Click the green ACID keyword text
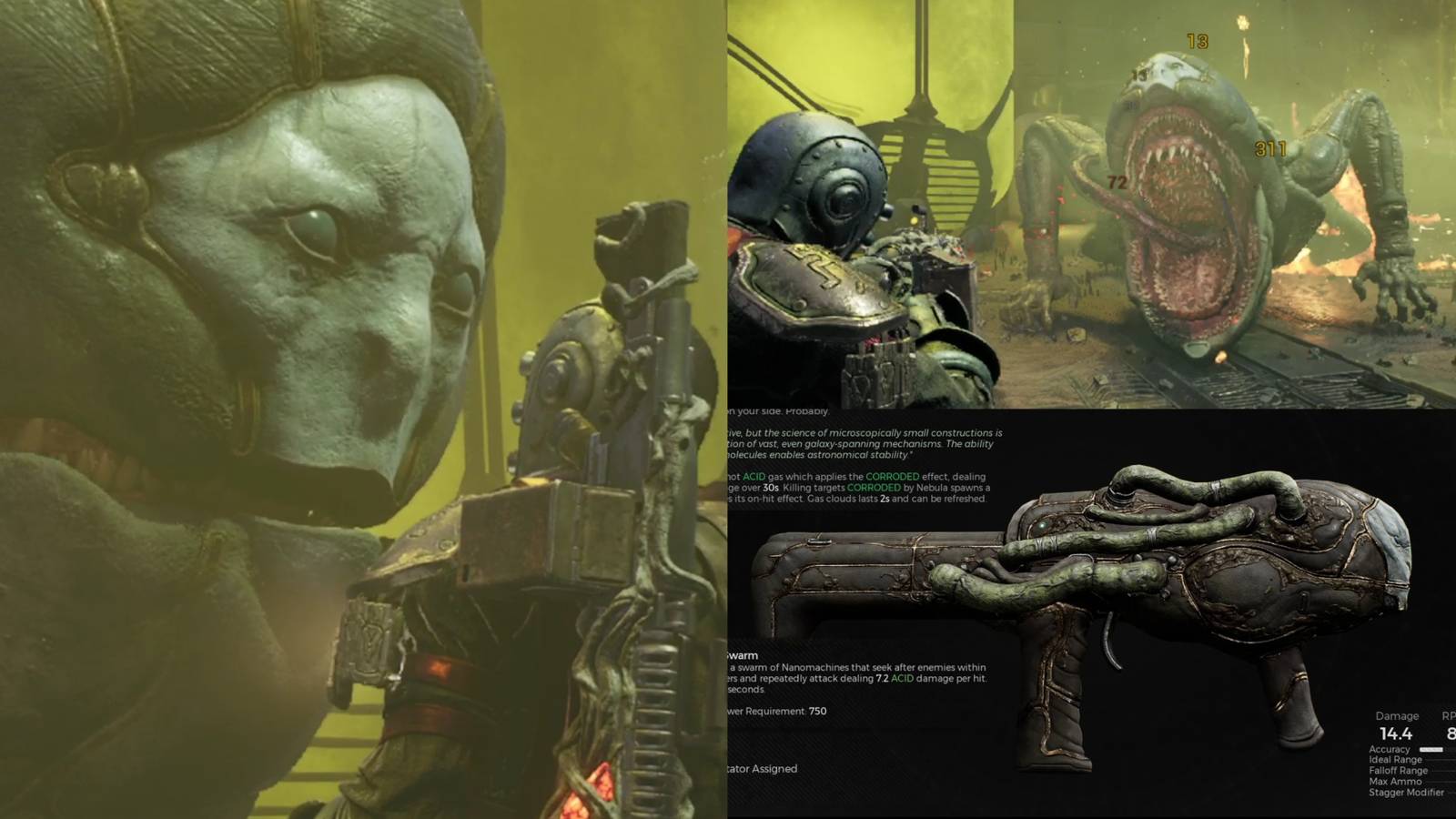 pyautogui.click(x=753, y=476)
